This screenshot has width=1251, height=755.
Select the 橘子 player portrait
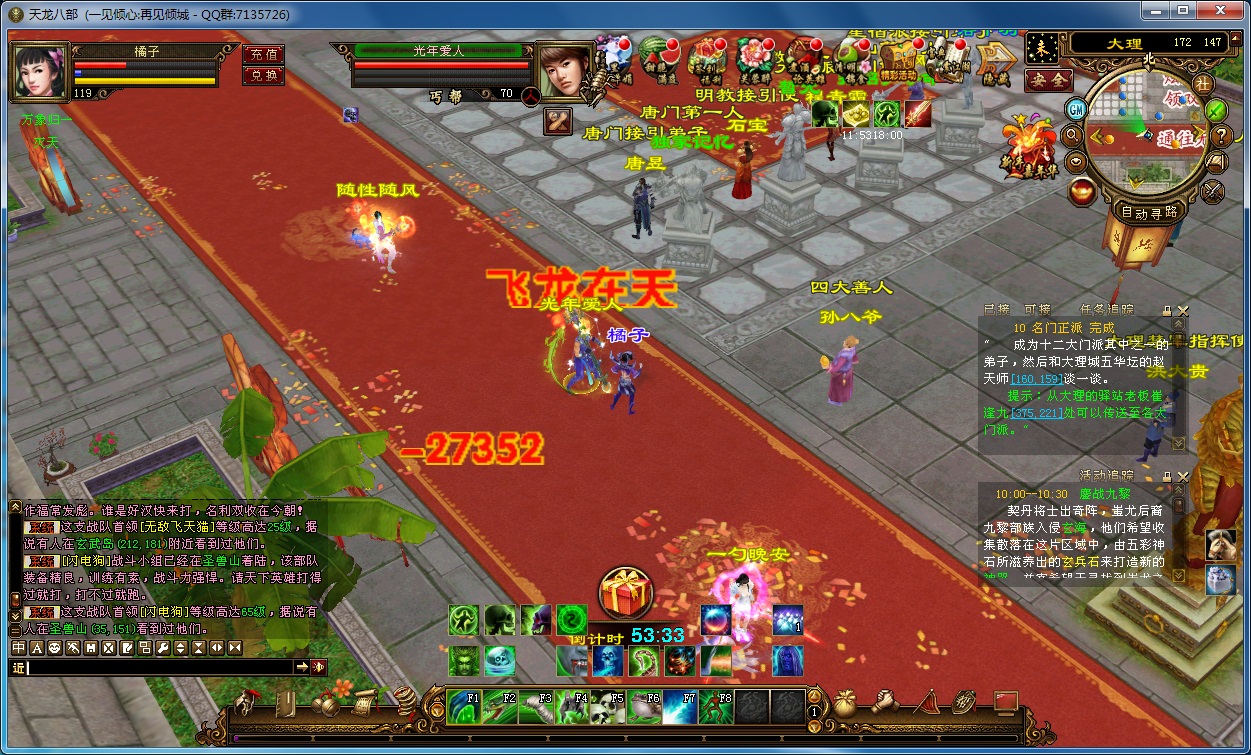tap(40, 70)
